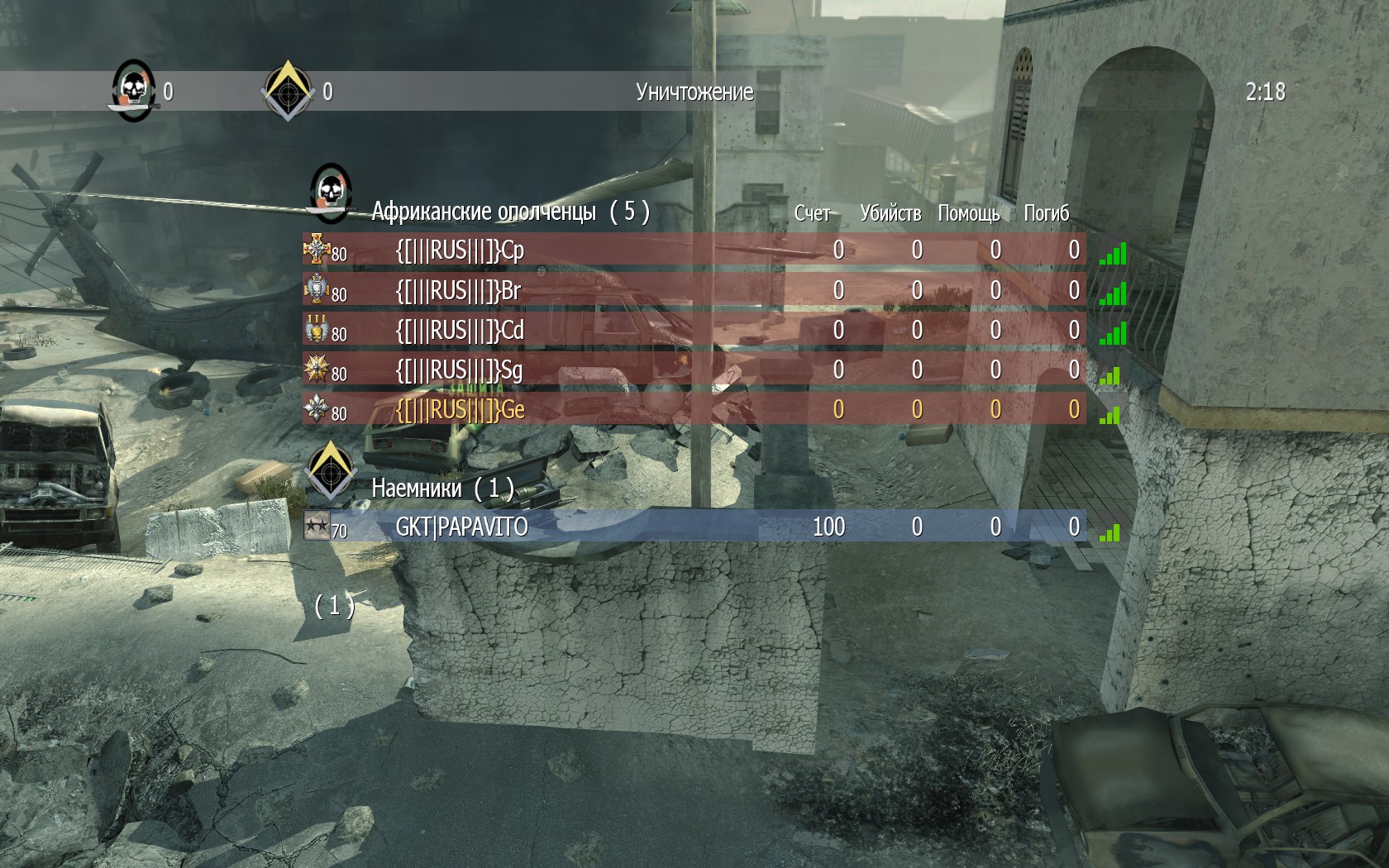
Task: Choose scoreboard row {[|||RUS|||]}Cd
Action: pos(460,330)
